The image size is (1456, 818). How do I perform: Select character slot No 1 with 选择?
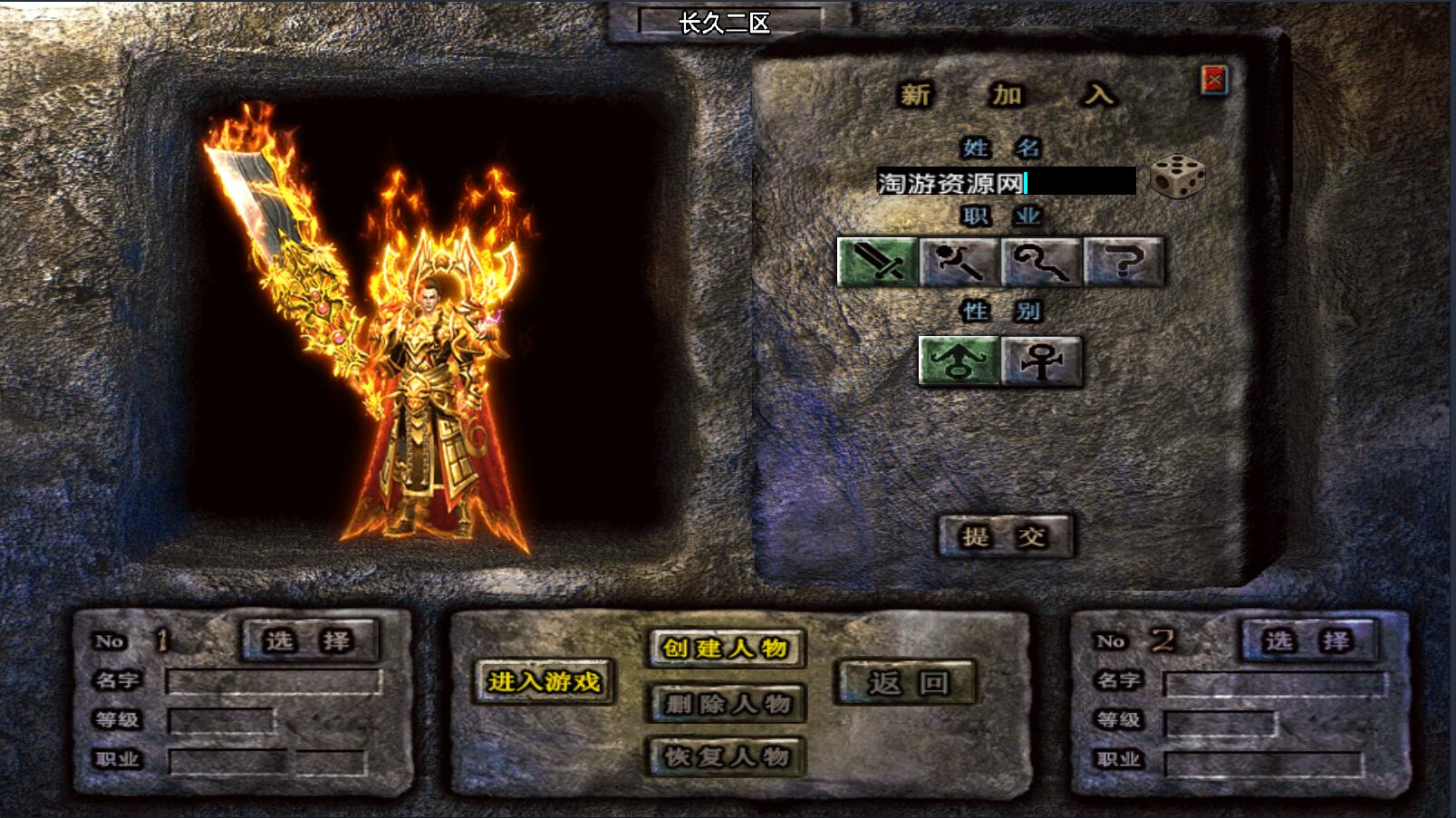click(308, 640)
